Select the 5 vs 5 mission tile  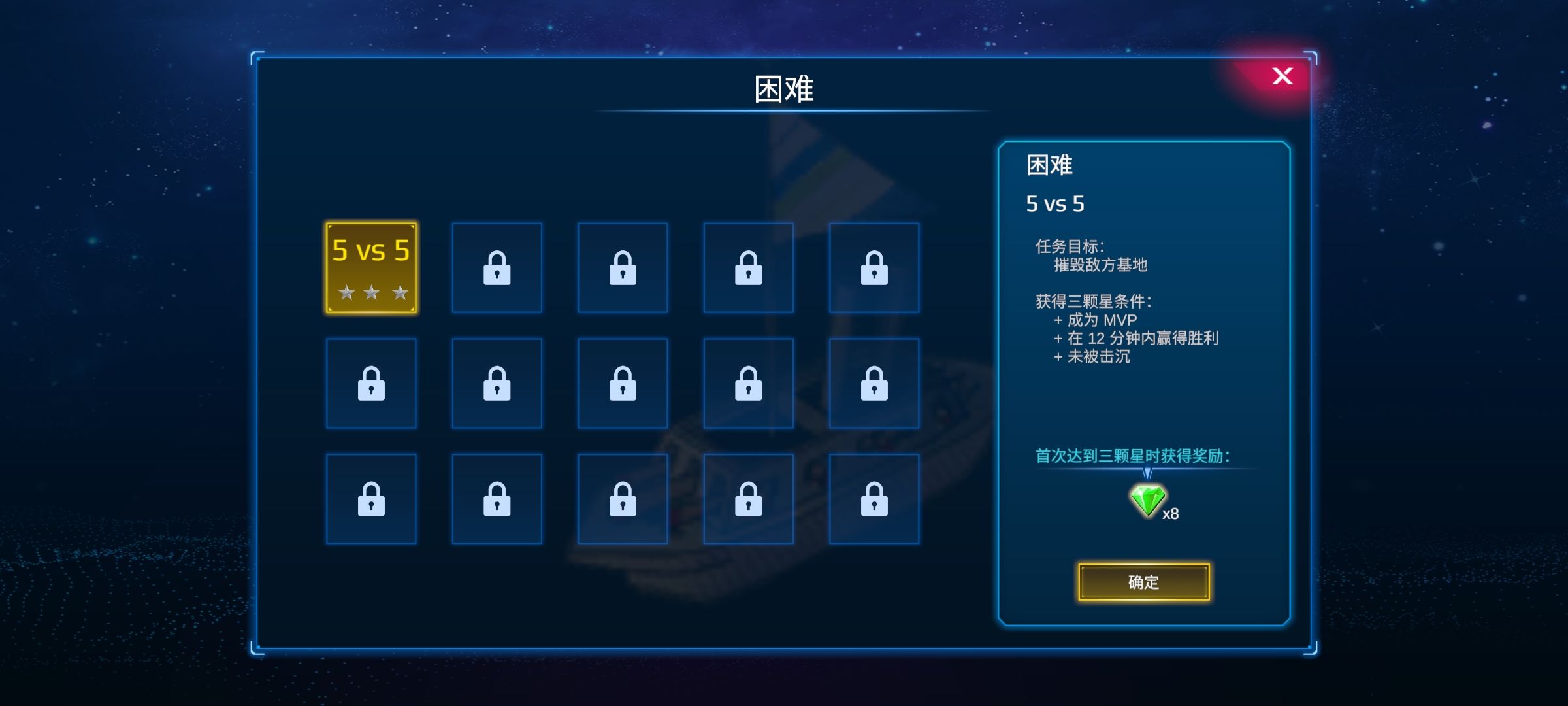(x=371, y=268)
